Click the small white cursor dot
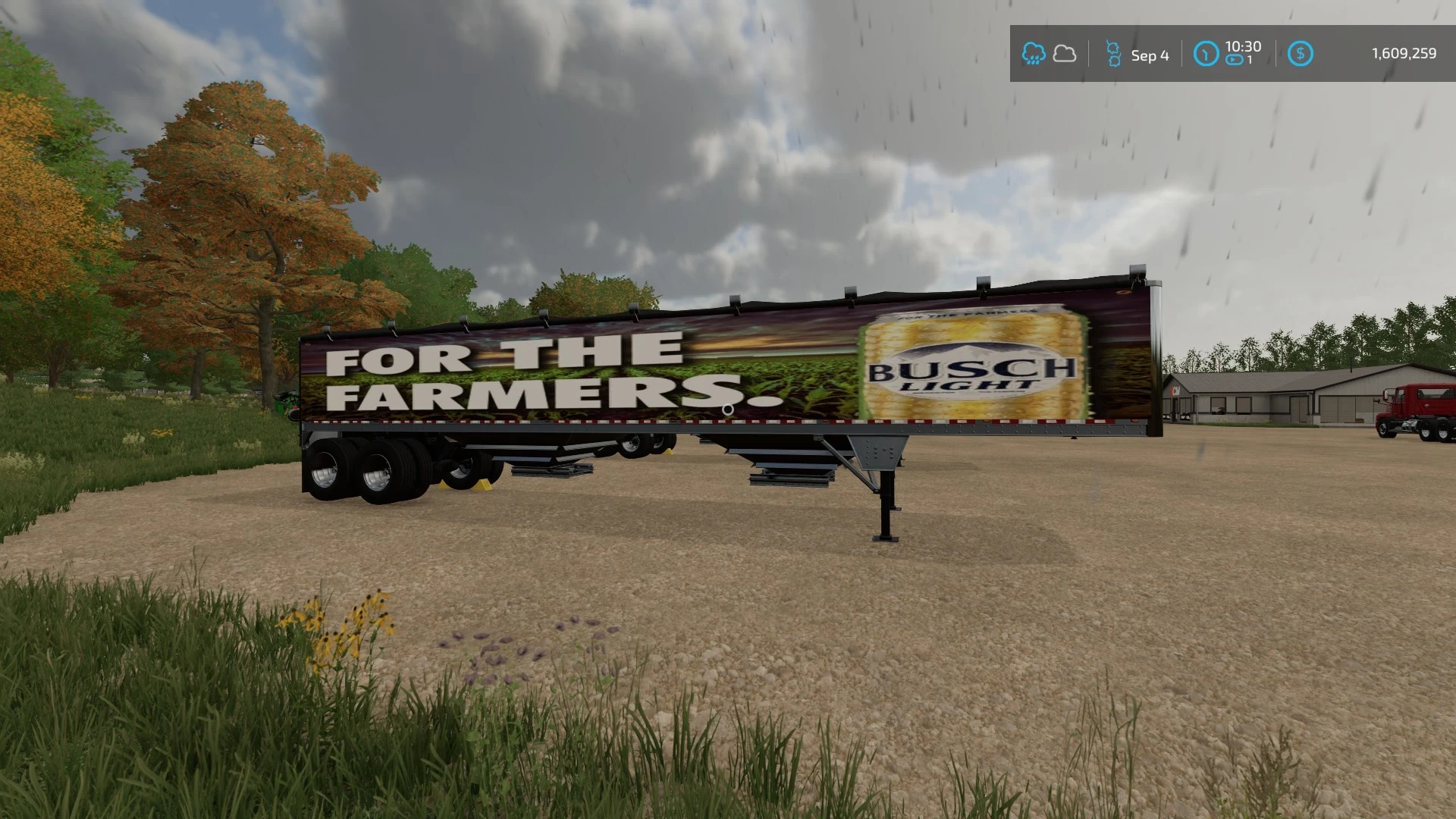Viewport: 1456px width, 819px height. click(730, 409)
